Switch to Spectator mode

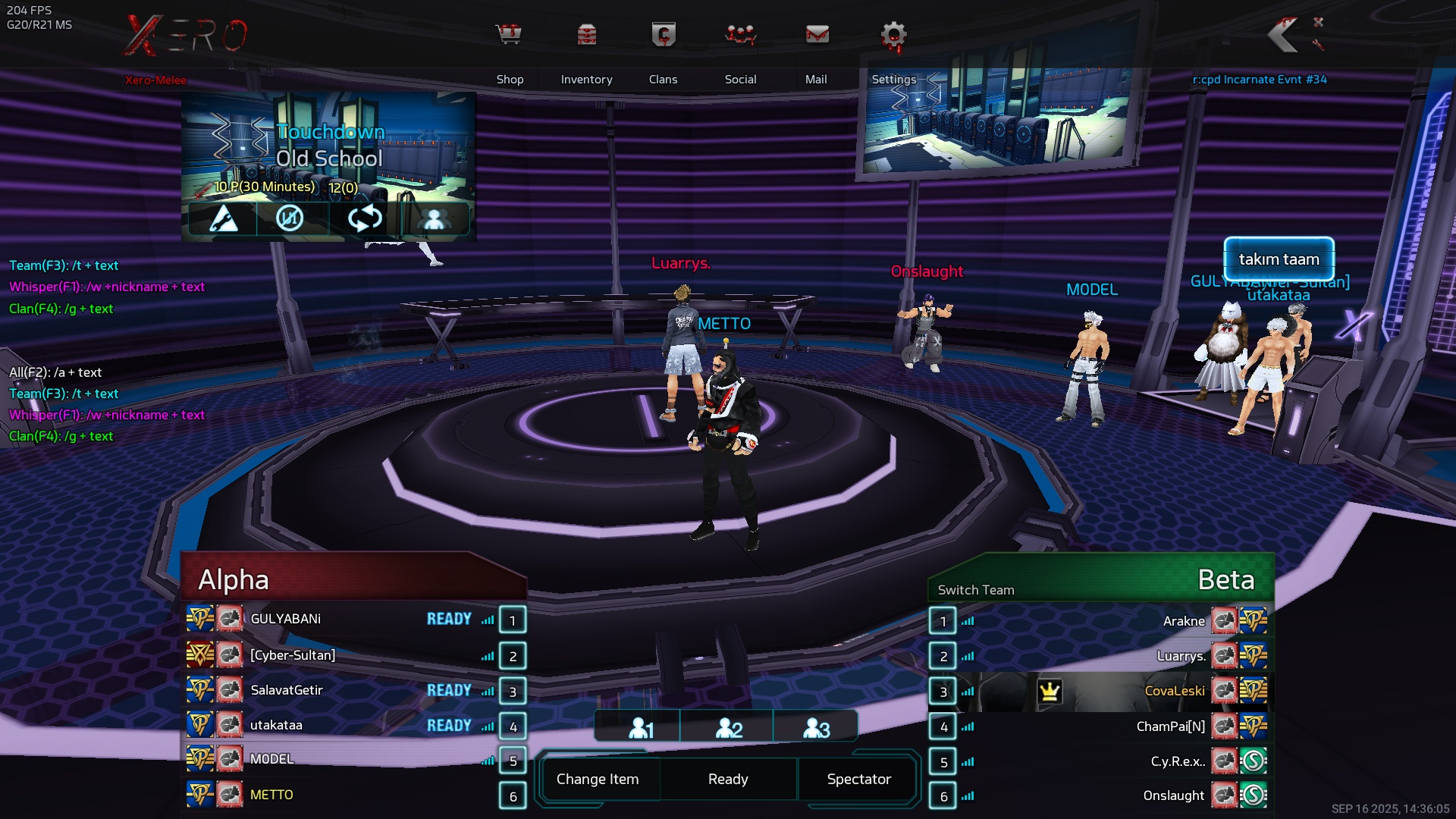(858, 779)
